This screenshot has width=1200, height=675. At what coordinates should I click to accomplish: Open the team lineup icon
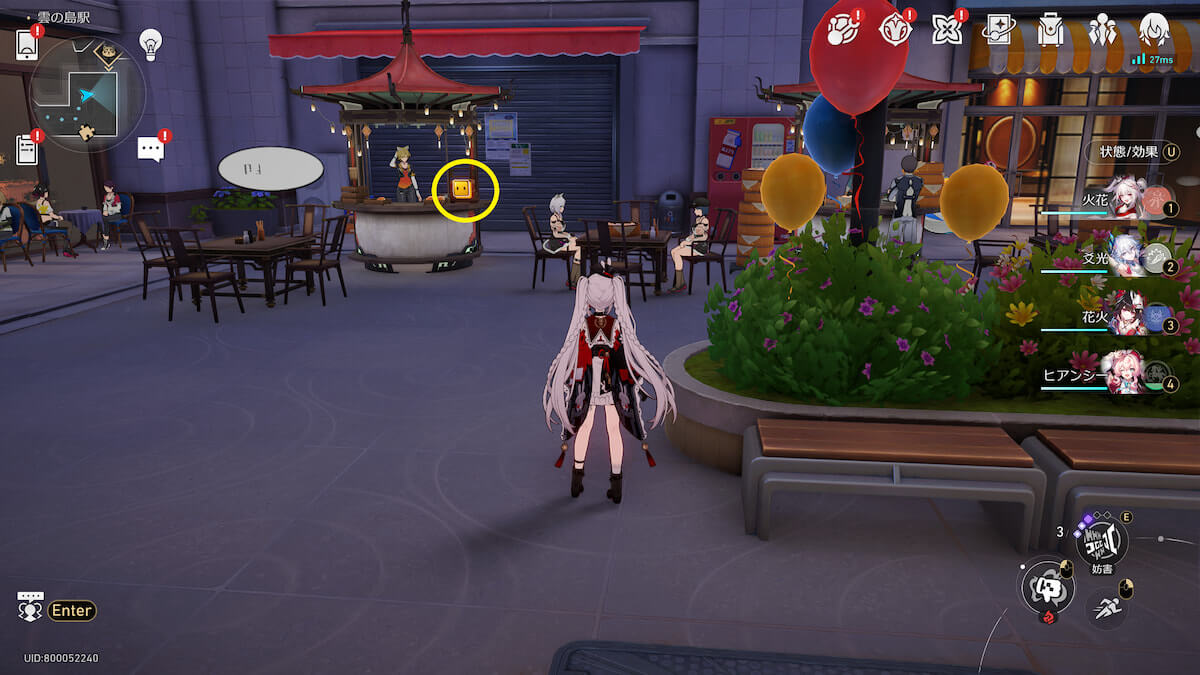[1102, 30]
